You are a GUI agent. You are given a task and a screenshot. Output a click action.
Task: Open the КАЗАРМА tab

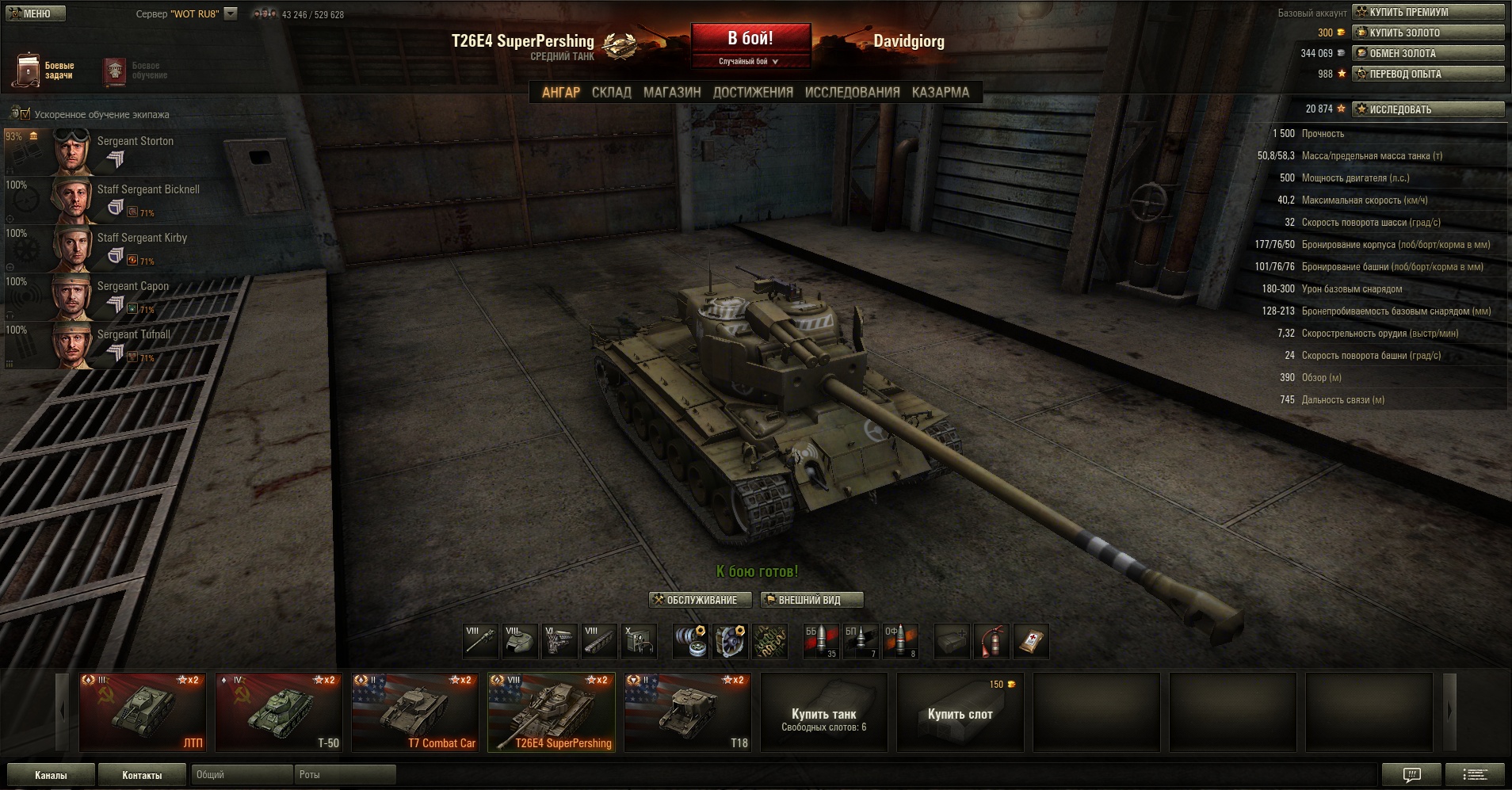coord(940,93)
